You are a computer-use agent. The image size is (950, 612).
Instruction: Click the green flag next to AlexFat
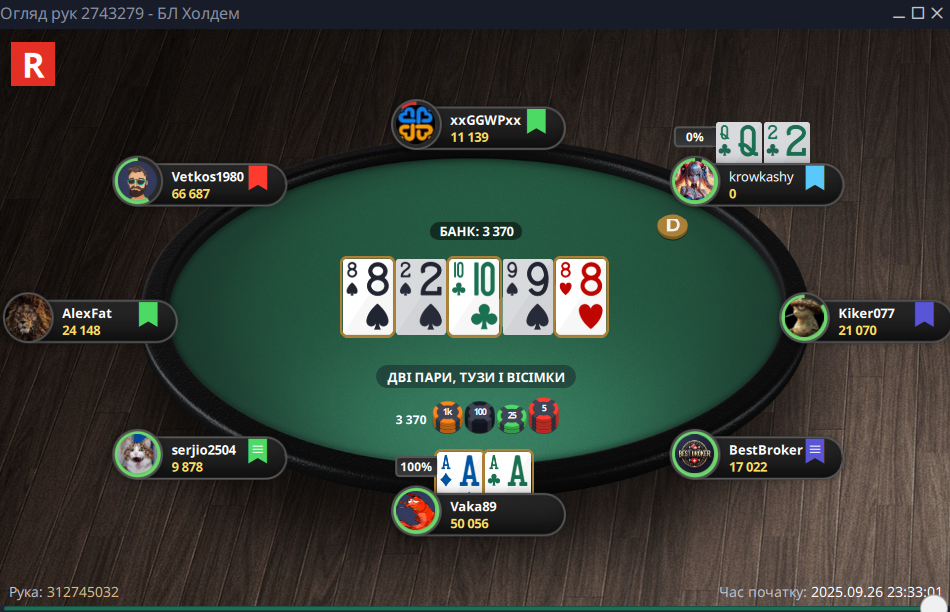point(148,314)
